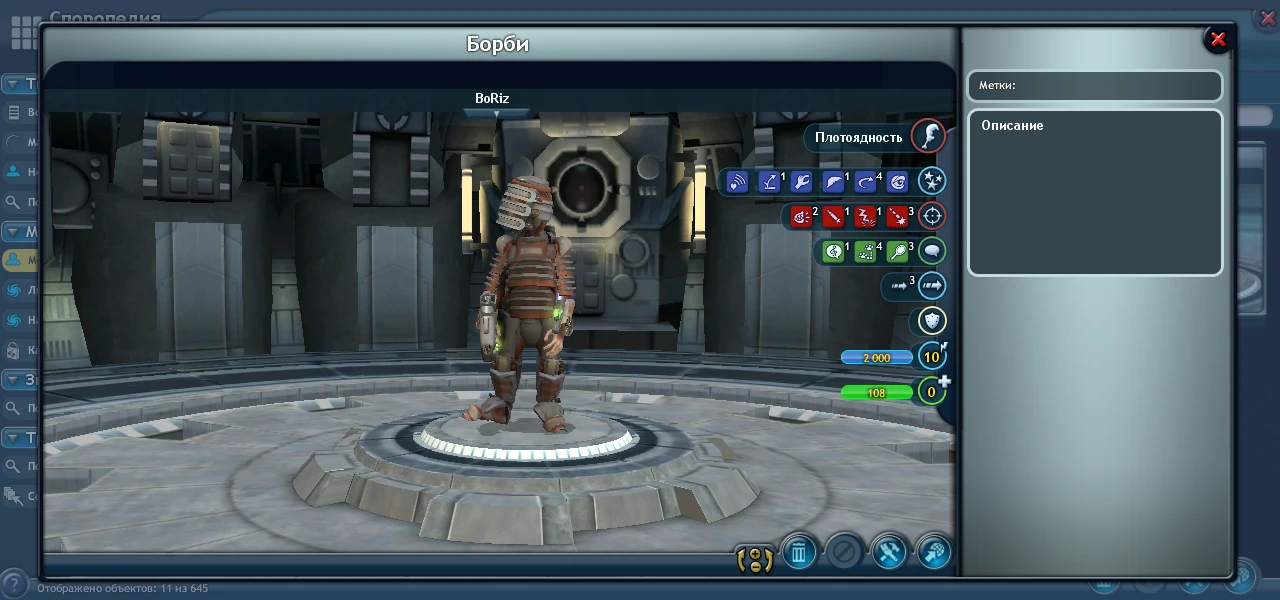This screenshot has width=1280, height=600.
Task: Show the stars abilities category
Action: click(x=932, y=181)
